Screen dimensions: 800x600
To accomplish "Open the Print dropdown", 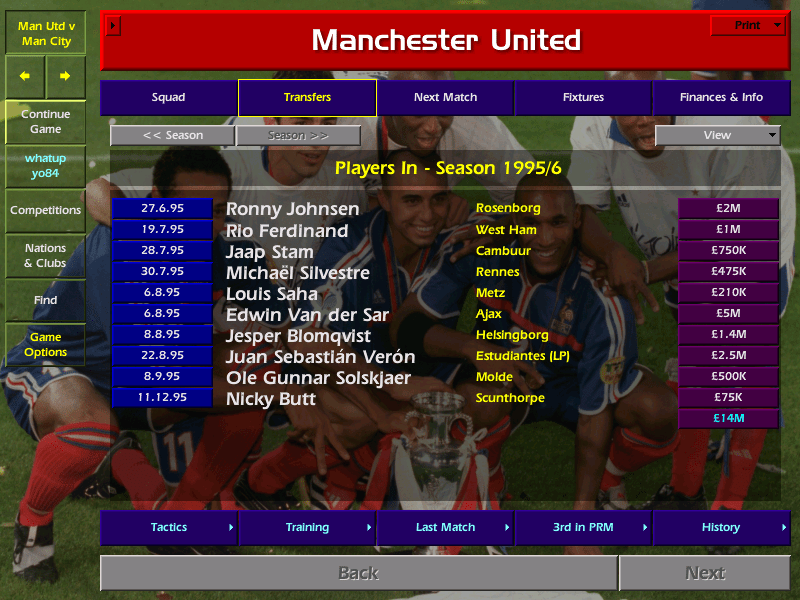I will point(747,26).
